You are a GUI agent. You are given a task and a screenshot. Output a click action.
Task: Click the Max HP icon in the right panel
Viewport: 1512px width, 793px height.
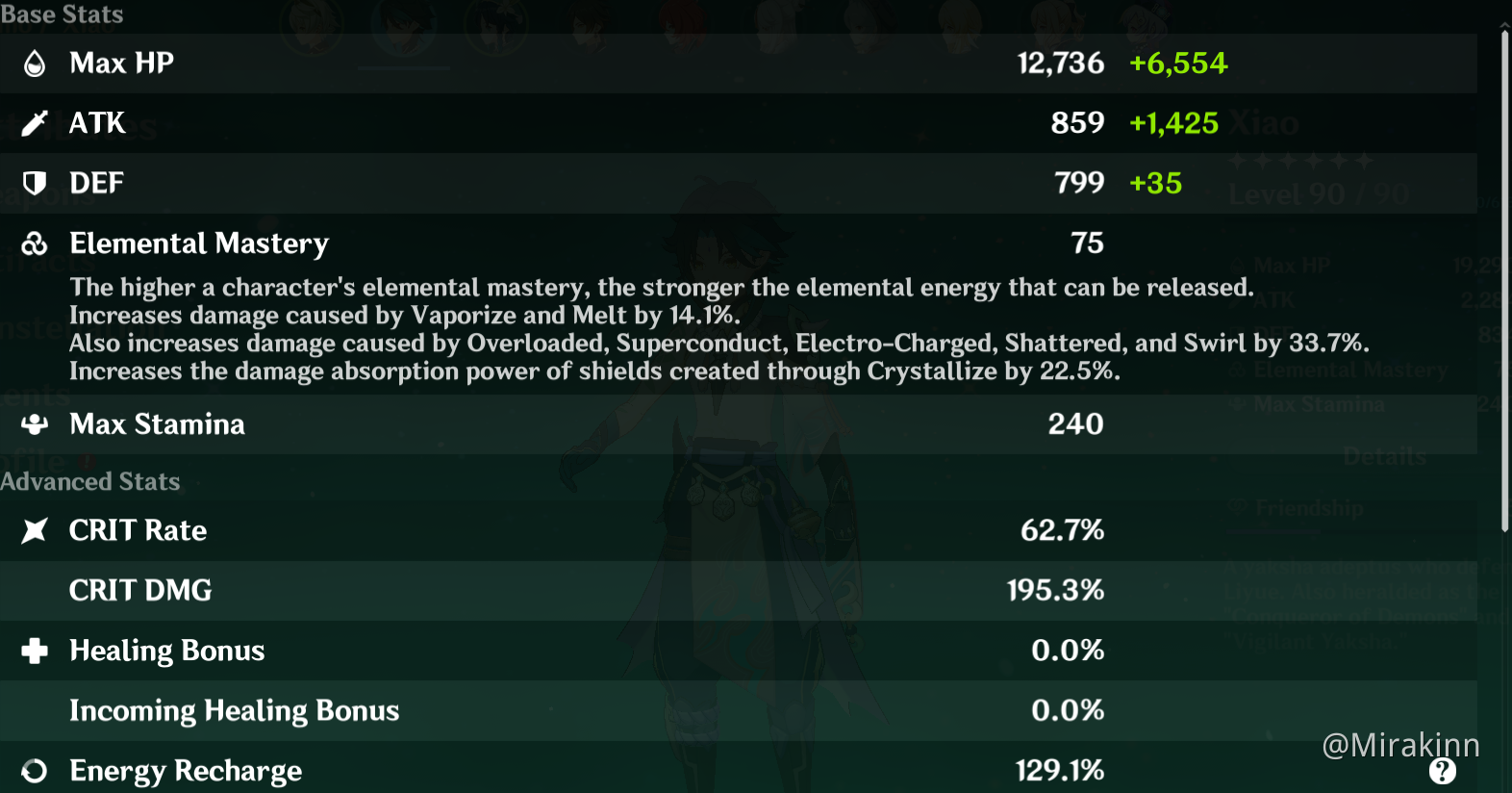click(x=1239, y=266)
